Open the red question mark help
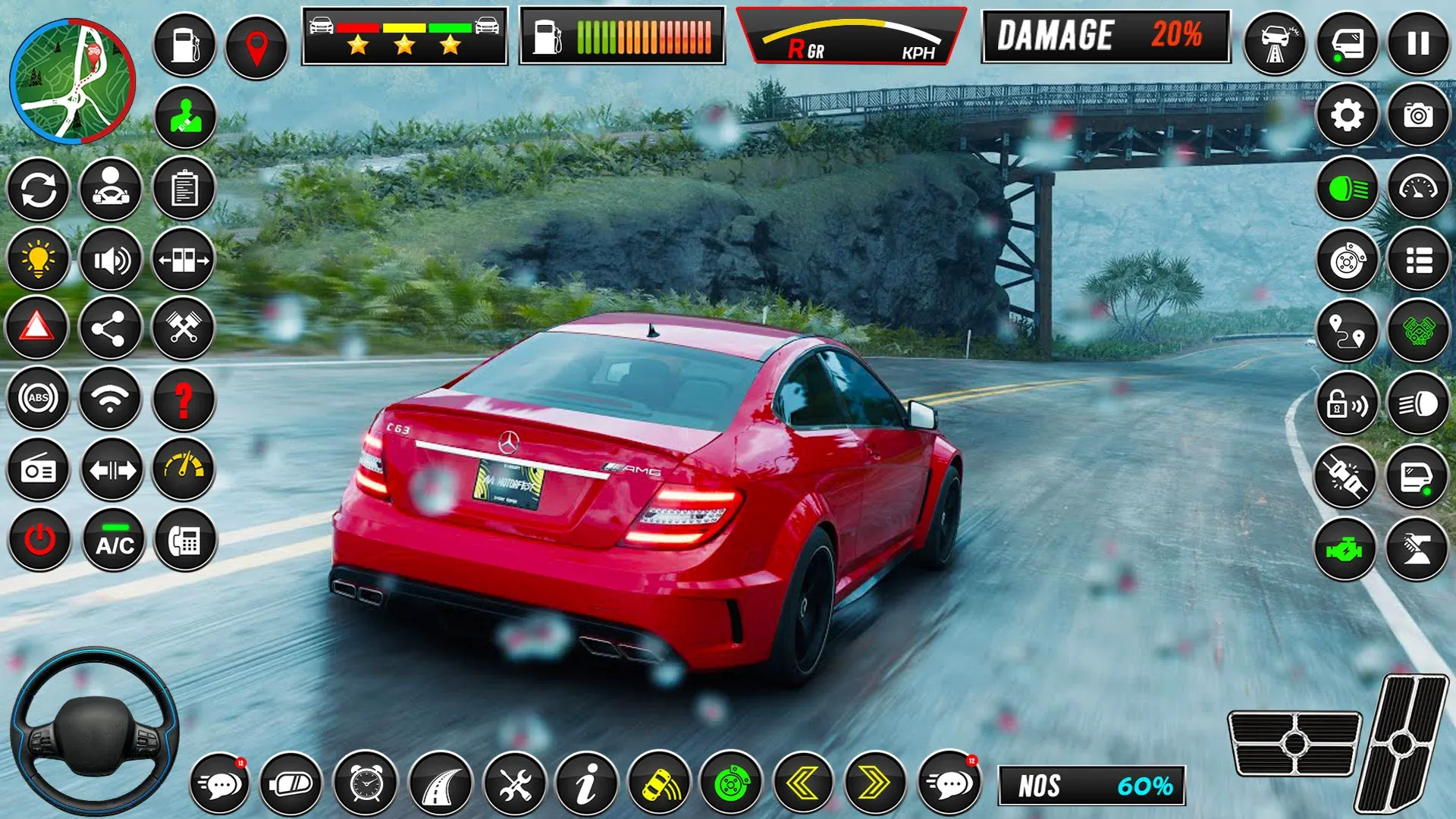 click(184, 400)
